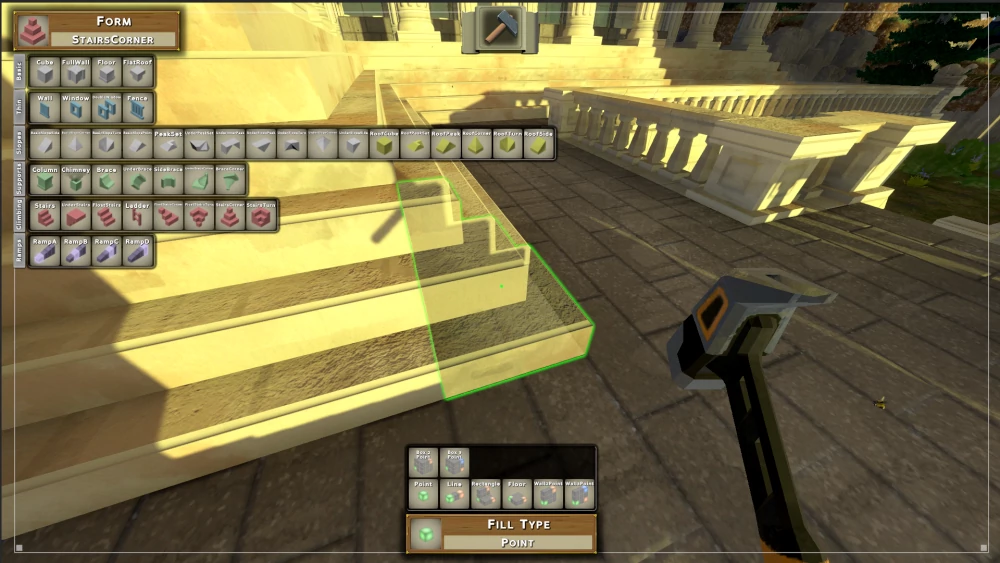This screenshot has width=1000, height=563.
Task: Choose the Rectangle fill type
Action: pyautogui.click(x=486, y=494)
